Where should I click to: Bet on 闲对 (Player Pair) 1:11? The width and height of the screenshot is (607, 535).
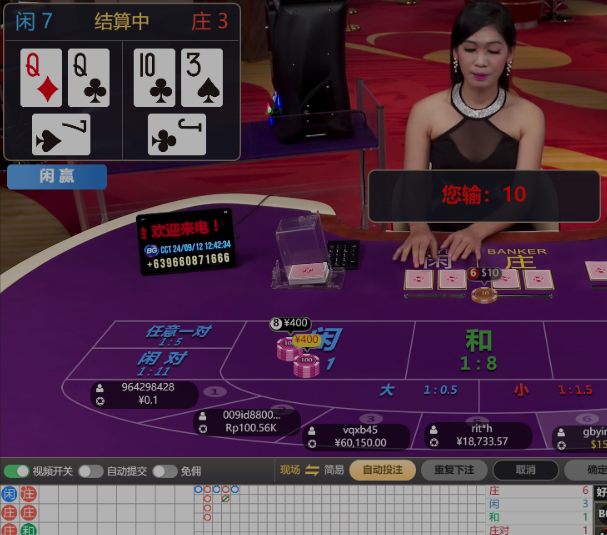tap(163, 361)
